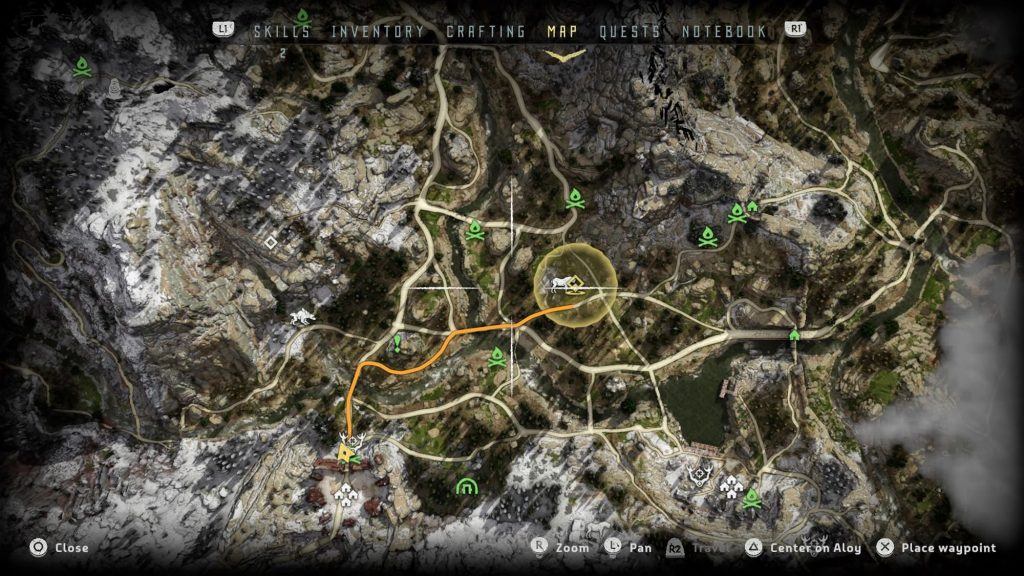Select the highlighted Map tab
Viewport: 1024px width, 576px height.
tap(564, 31)
